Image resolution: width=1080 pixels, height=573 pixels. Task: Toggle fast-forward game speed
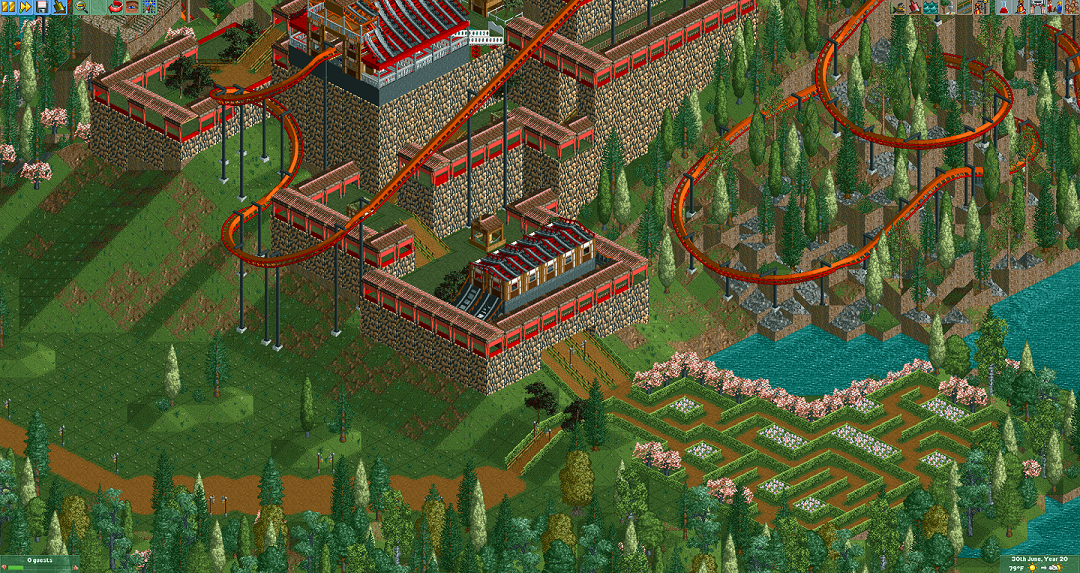click(x=24, y=7)
